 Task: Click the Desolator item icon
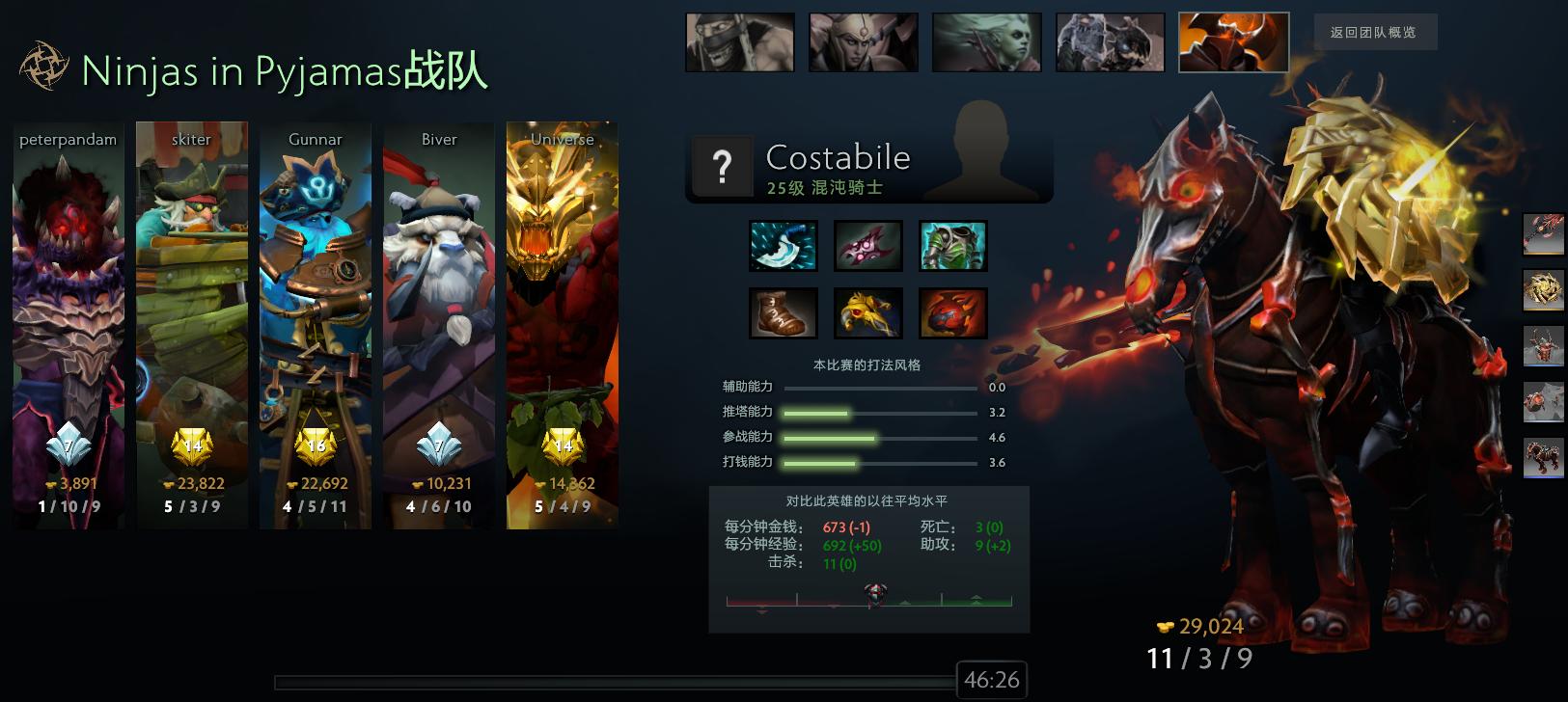(868, 244)
